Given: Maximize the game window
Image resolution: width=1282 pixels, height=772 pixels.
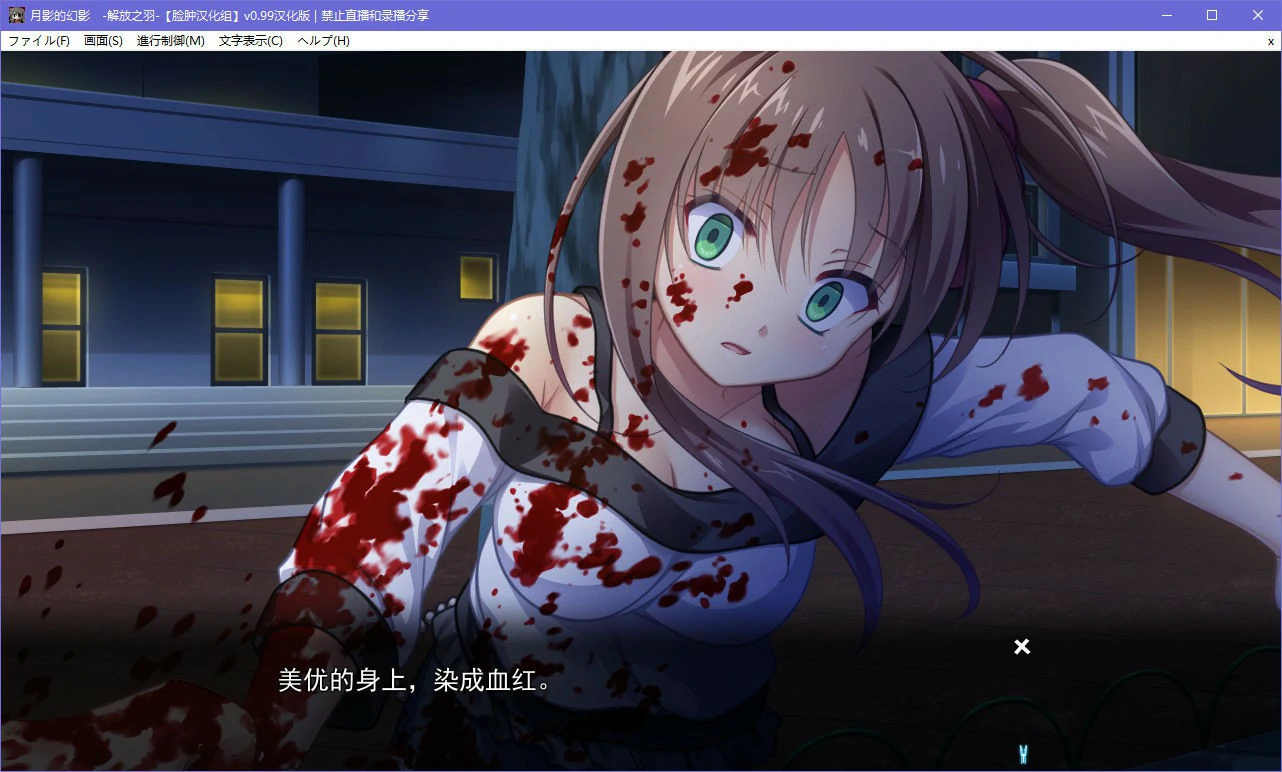Looking at the screenshot, I should tap(1211, 14).
